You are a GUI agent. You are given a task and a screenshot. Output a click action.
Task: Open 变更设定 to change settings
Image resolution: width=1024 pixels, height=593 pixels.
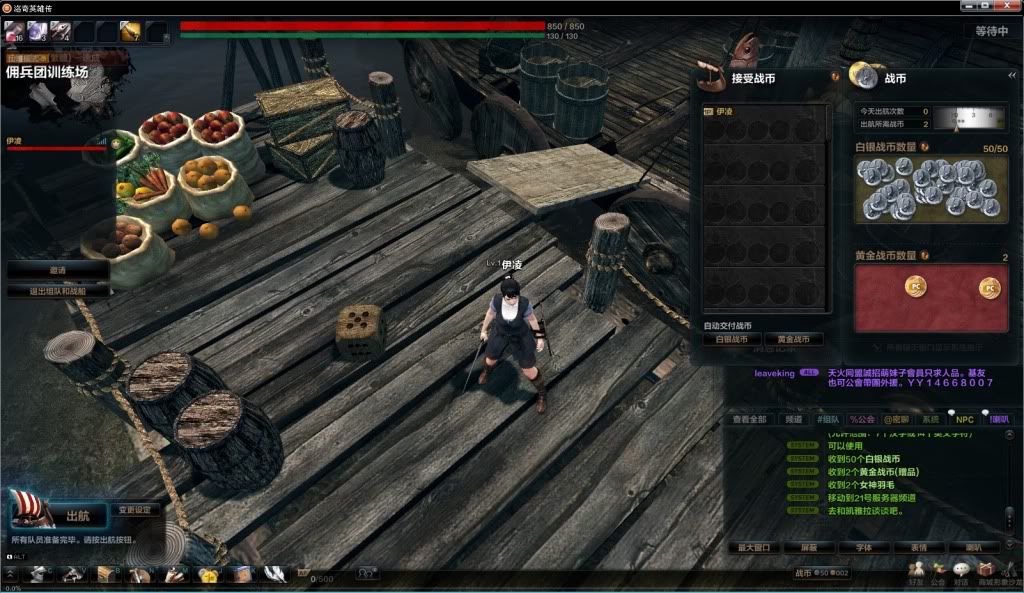tap(134, 510)
